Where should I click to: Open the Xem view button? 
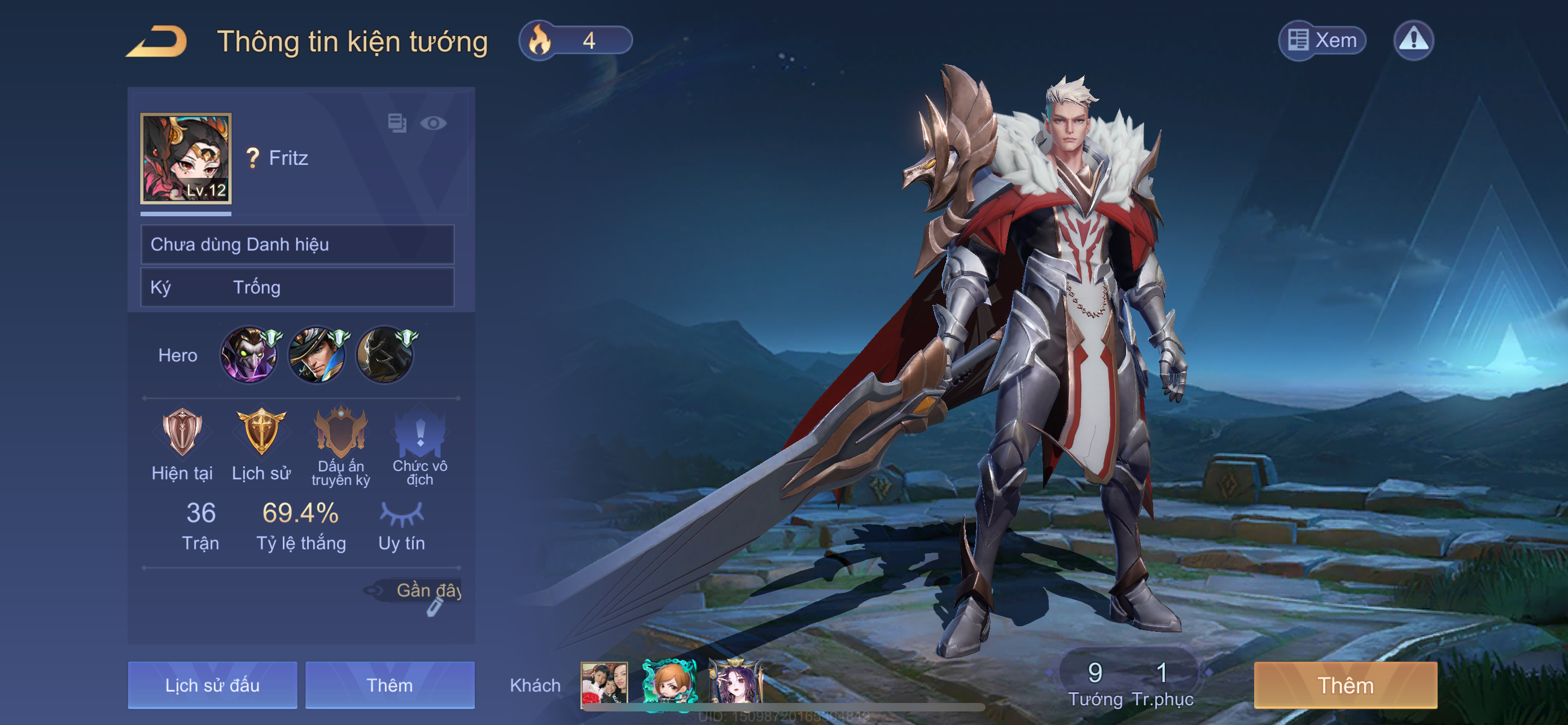1322,41
